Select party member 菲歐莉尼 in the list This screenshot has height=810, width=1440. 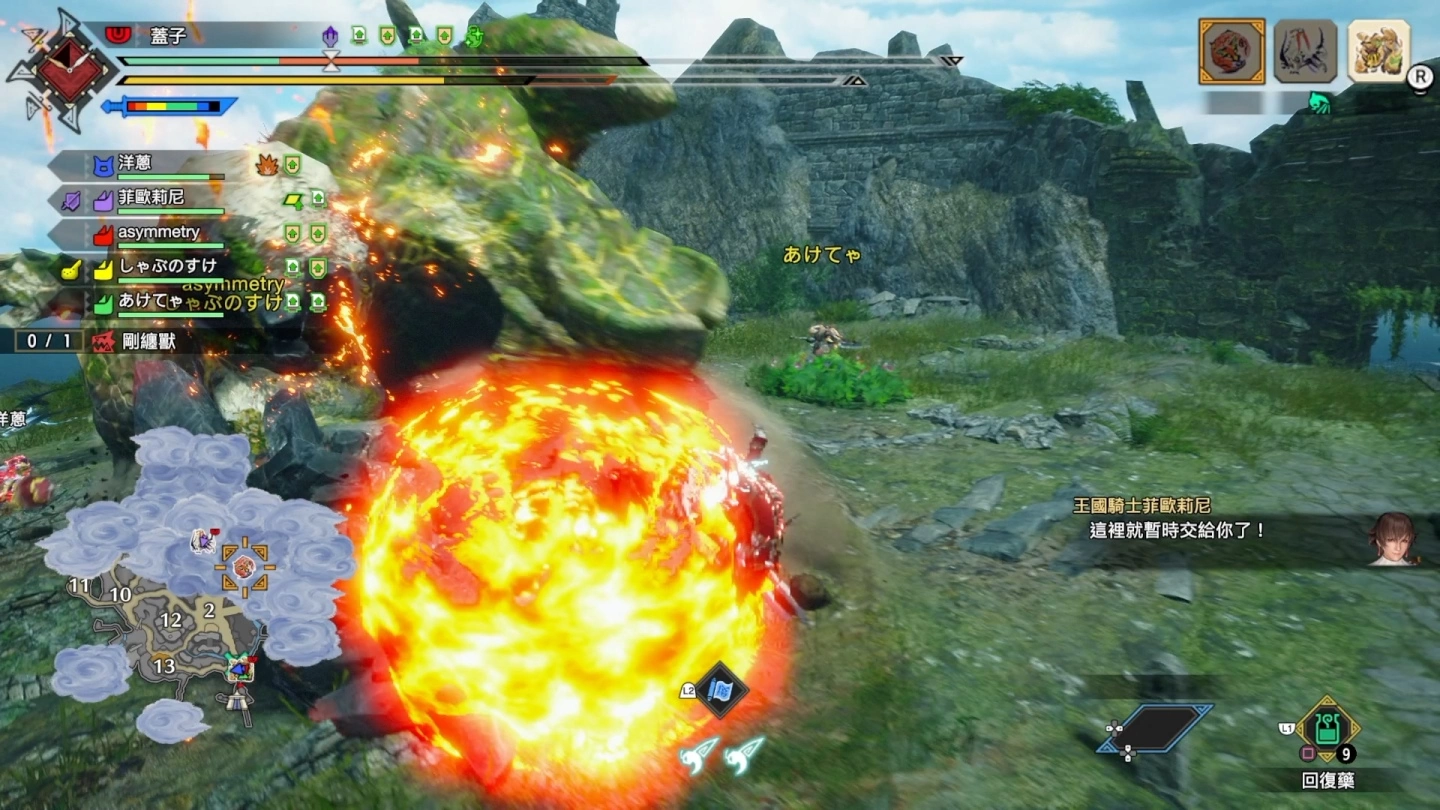point(150,198)
